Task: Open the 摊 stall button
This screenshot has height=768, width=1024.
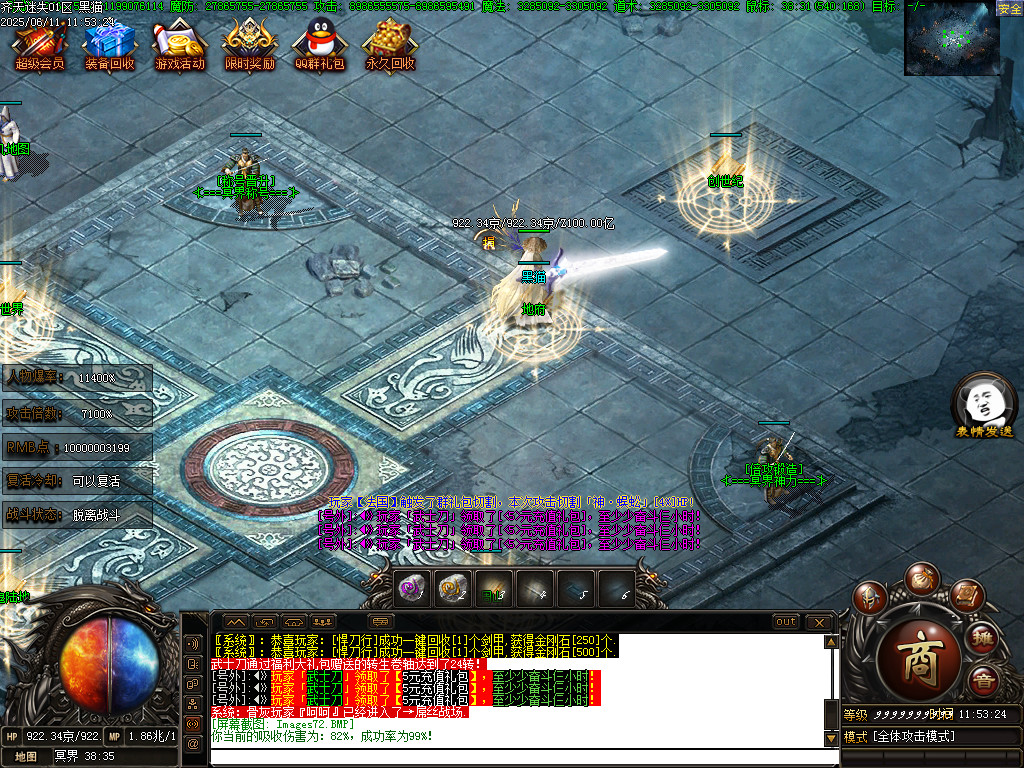Action: [x=984, y=638]
